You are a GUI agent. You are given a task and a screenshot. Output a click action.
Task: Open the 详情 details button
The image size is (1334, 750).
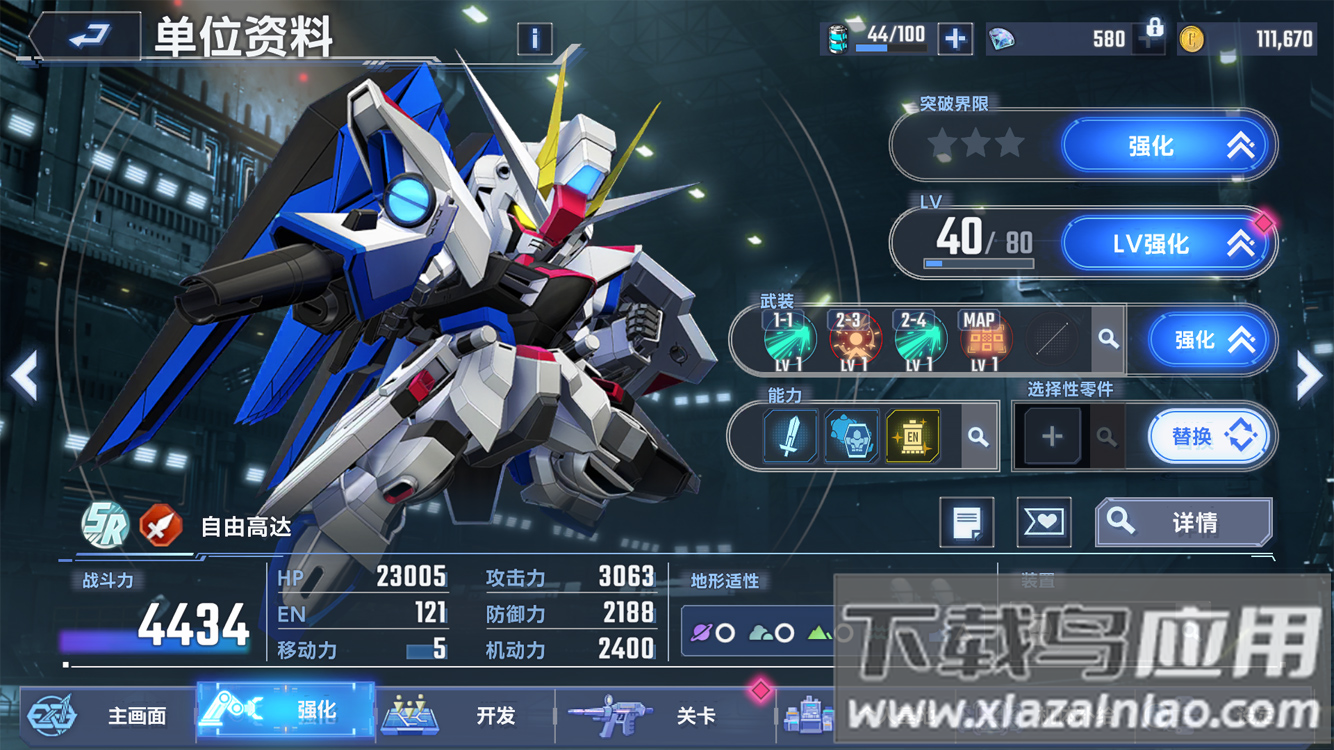pos(1183,522)
